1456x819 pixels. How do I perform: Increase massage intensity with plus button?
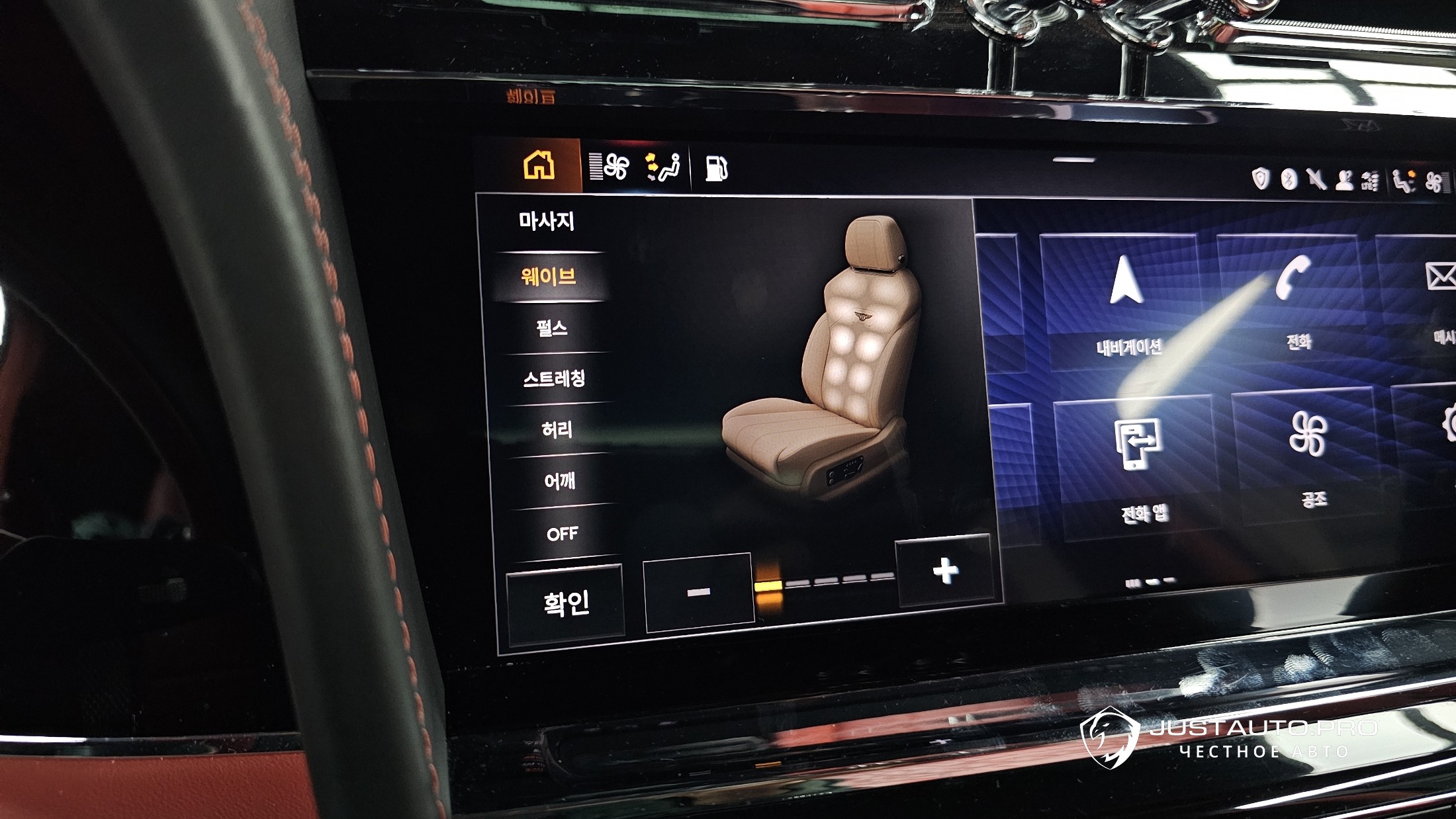point(945,570)
